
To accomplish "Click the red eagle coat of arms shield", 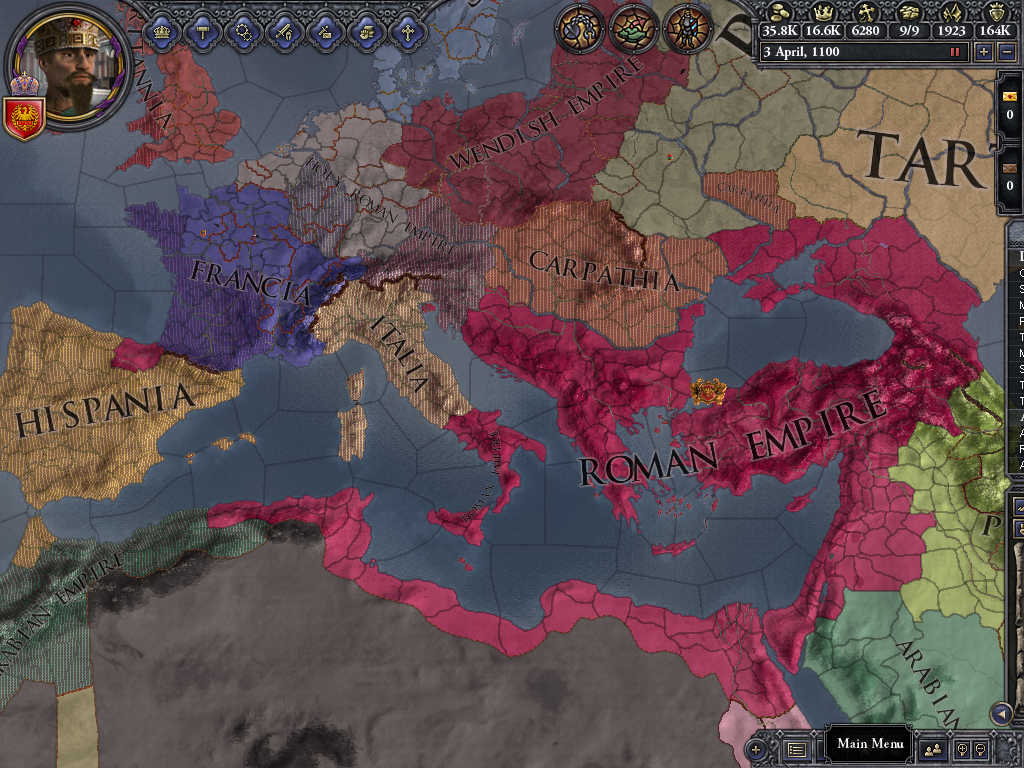I will click(22, 118).
